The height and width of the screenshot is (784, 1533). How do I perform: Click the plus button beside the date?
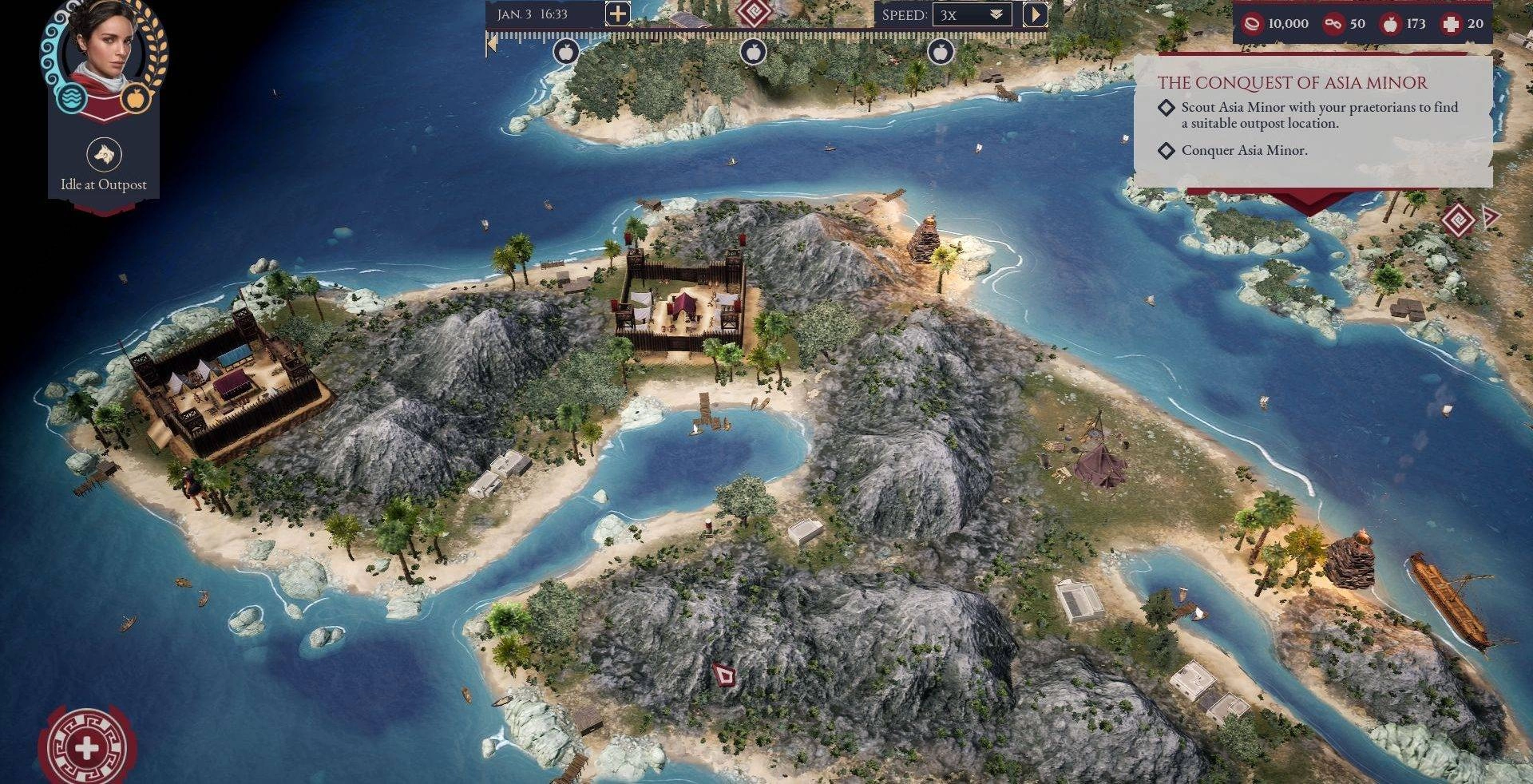[617, 14]
